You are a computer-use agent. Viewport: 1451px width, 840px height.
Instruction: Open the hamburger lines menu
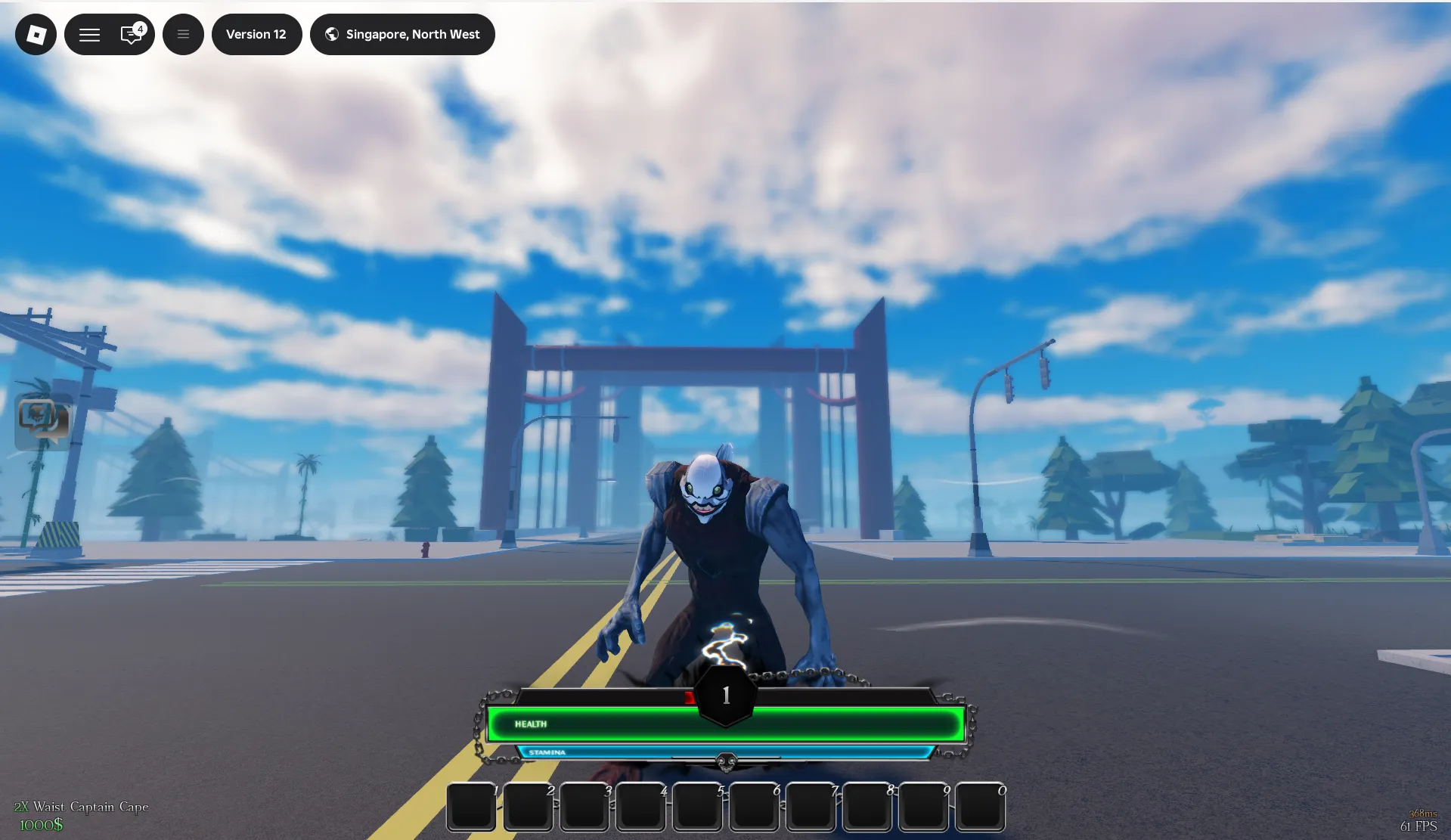click(89, 35)
